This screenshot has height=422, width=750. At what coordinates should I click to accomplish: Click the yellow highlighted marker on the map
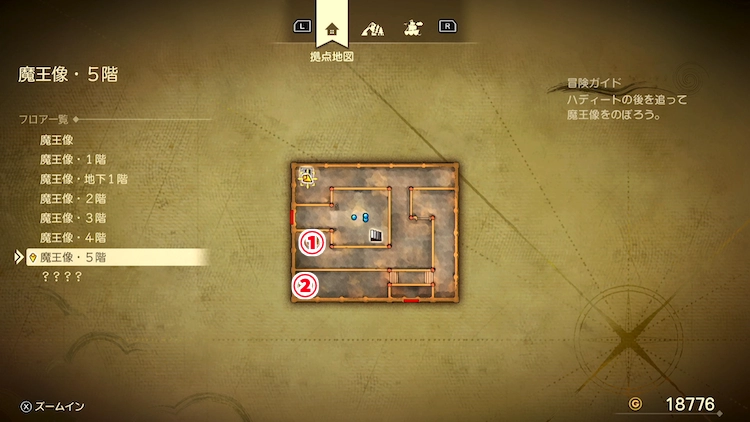point(309,178)
